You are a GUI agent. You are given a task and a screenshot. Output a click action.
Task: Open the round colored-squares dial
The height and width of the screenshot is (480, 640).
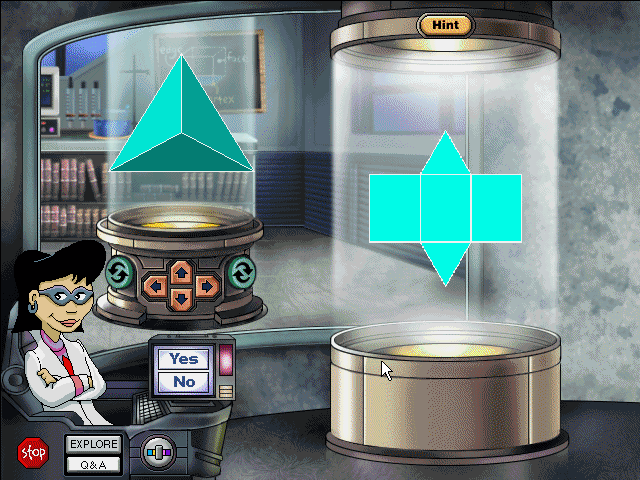click(155, 452)
